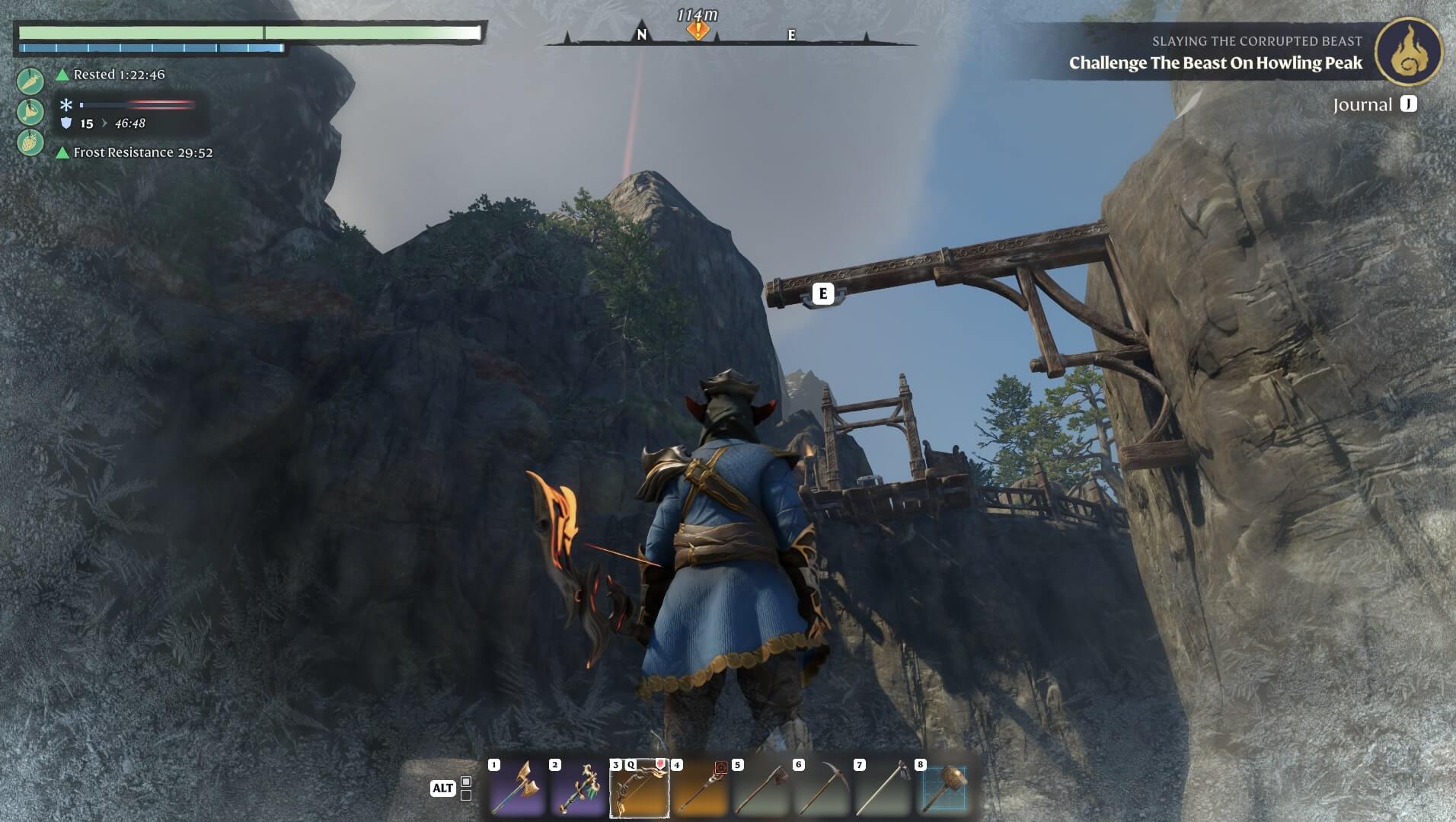1456x822 pixels.
Task: Click the meat drumstick food buff icon
Action: (x=30, y=112)
